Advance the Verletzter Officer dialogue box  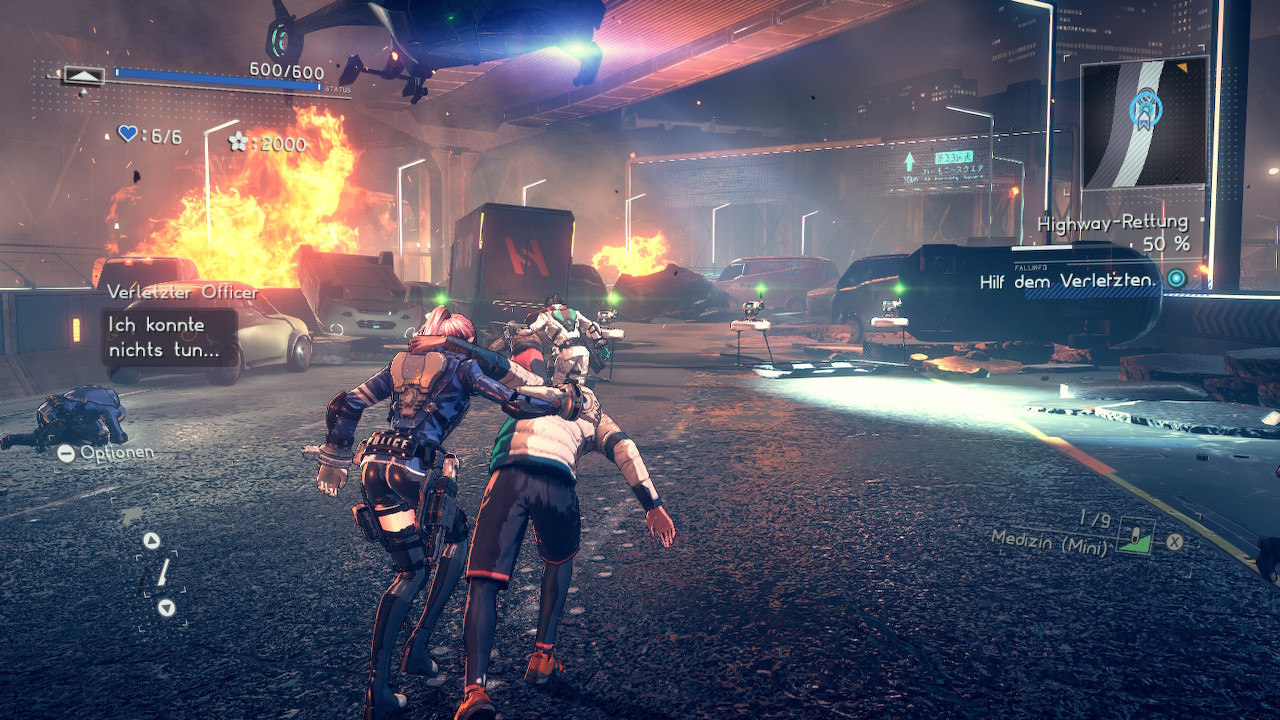click(169, 338)
